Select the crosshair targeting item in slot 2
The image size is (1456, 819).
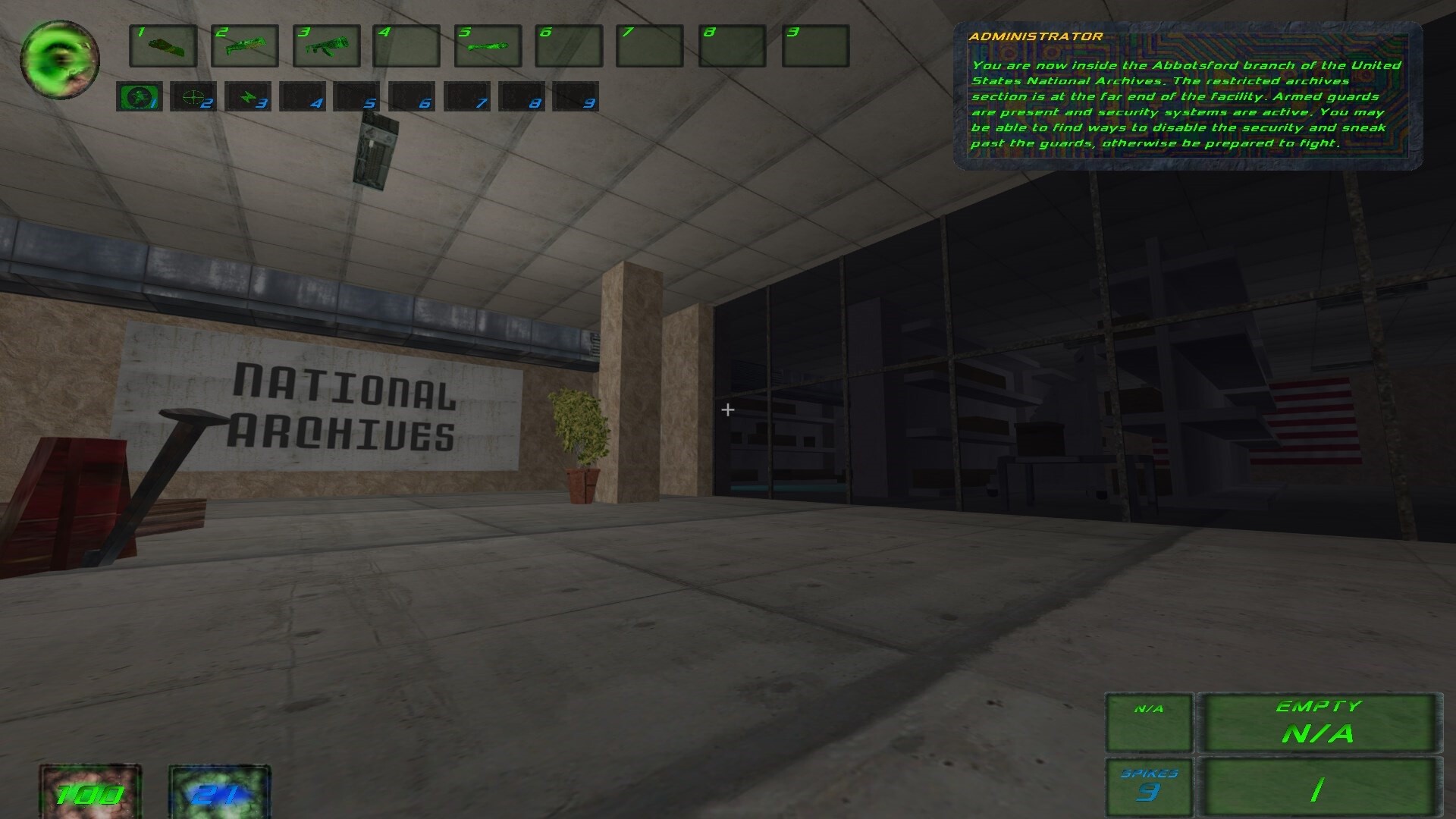[193, 97]
